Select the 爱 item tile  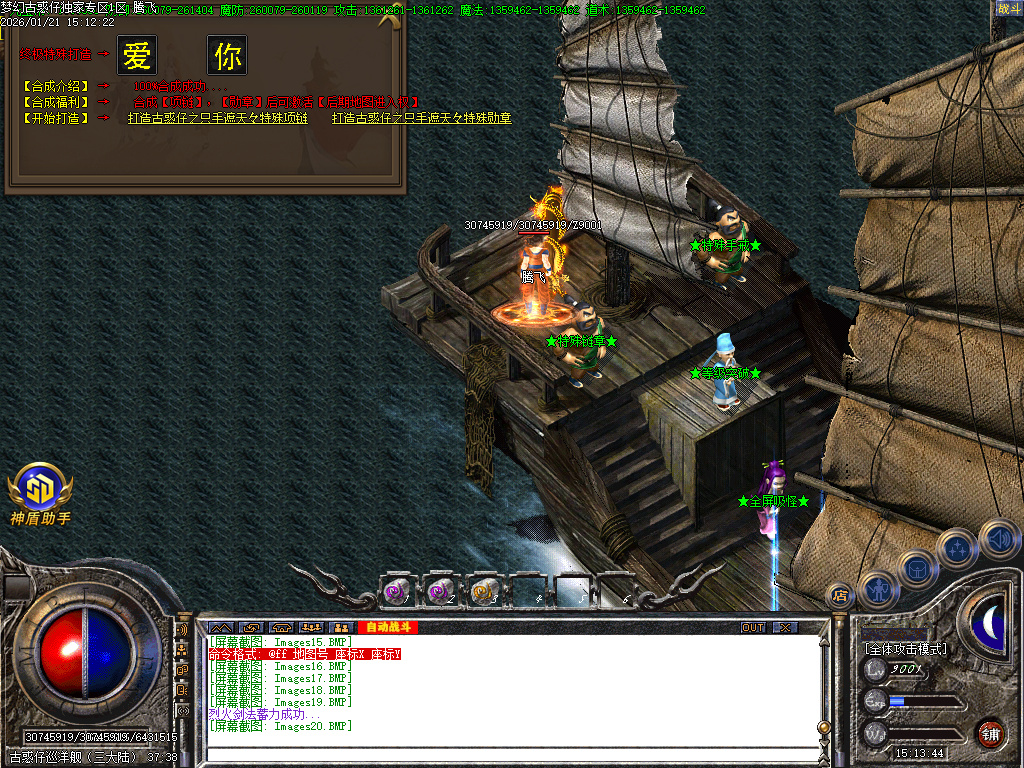point(137,56)
